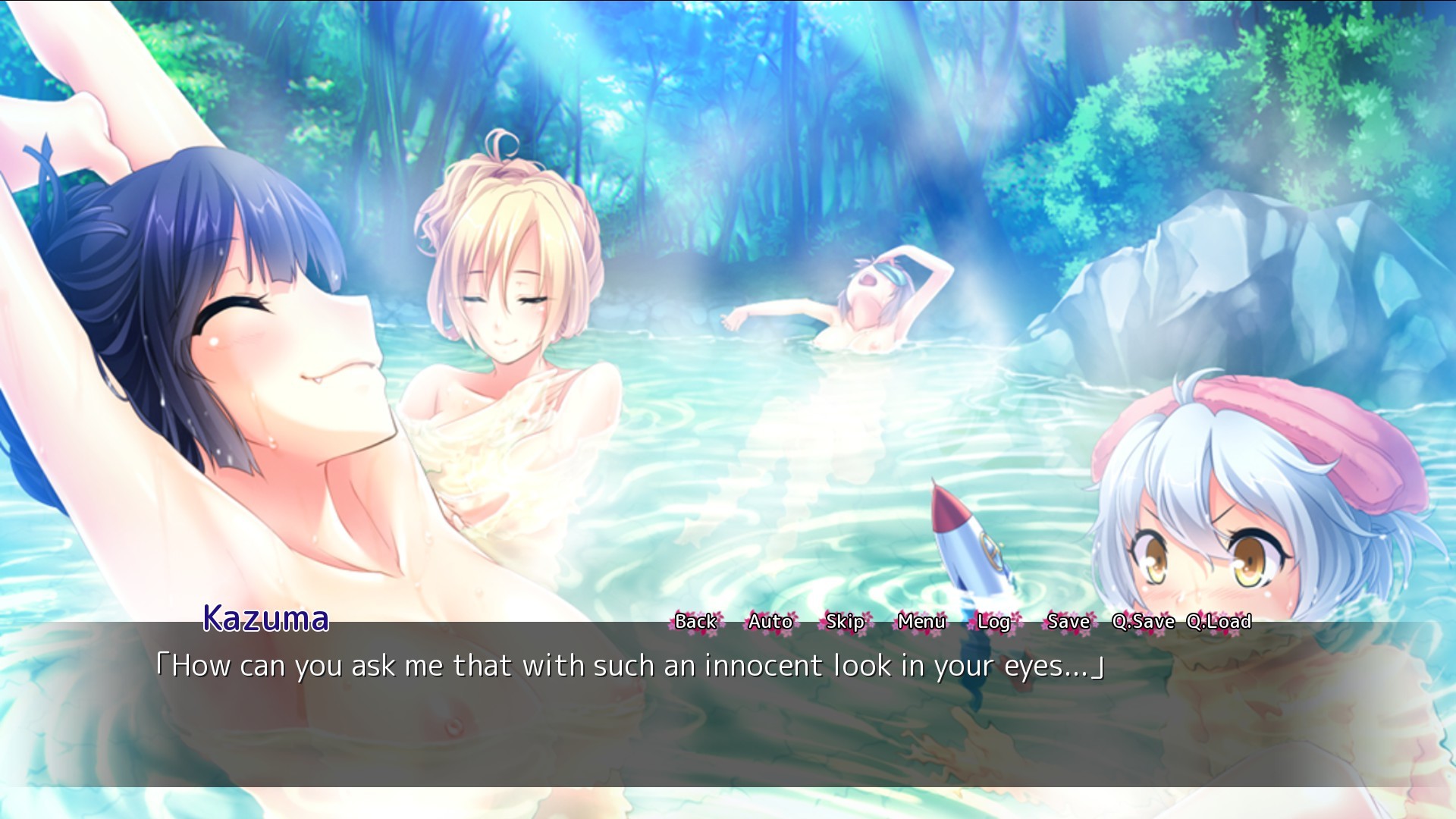Quick load with Q.Load
The image size is (1456, 819).
pyautogui.click(x=1219, y=622)
